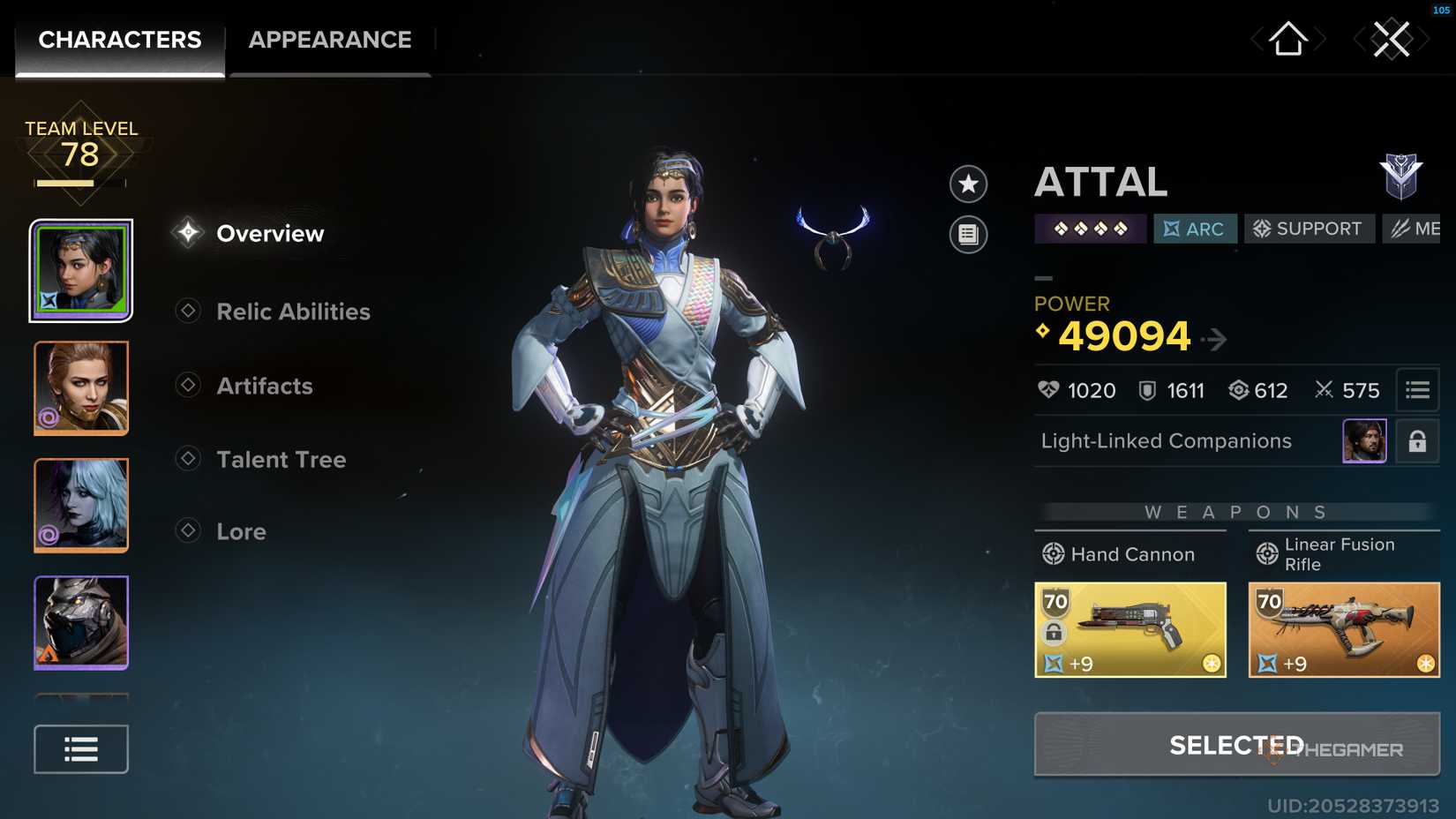The image size is (1456, 819).
Task: Select the Linear Fusion Rifle weapon icon
Action: tap(1343, 628)
